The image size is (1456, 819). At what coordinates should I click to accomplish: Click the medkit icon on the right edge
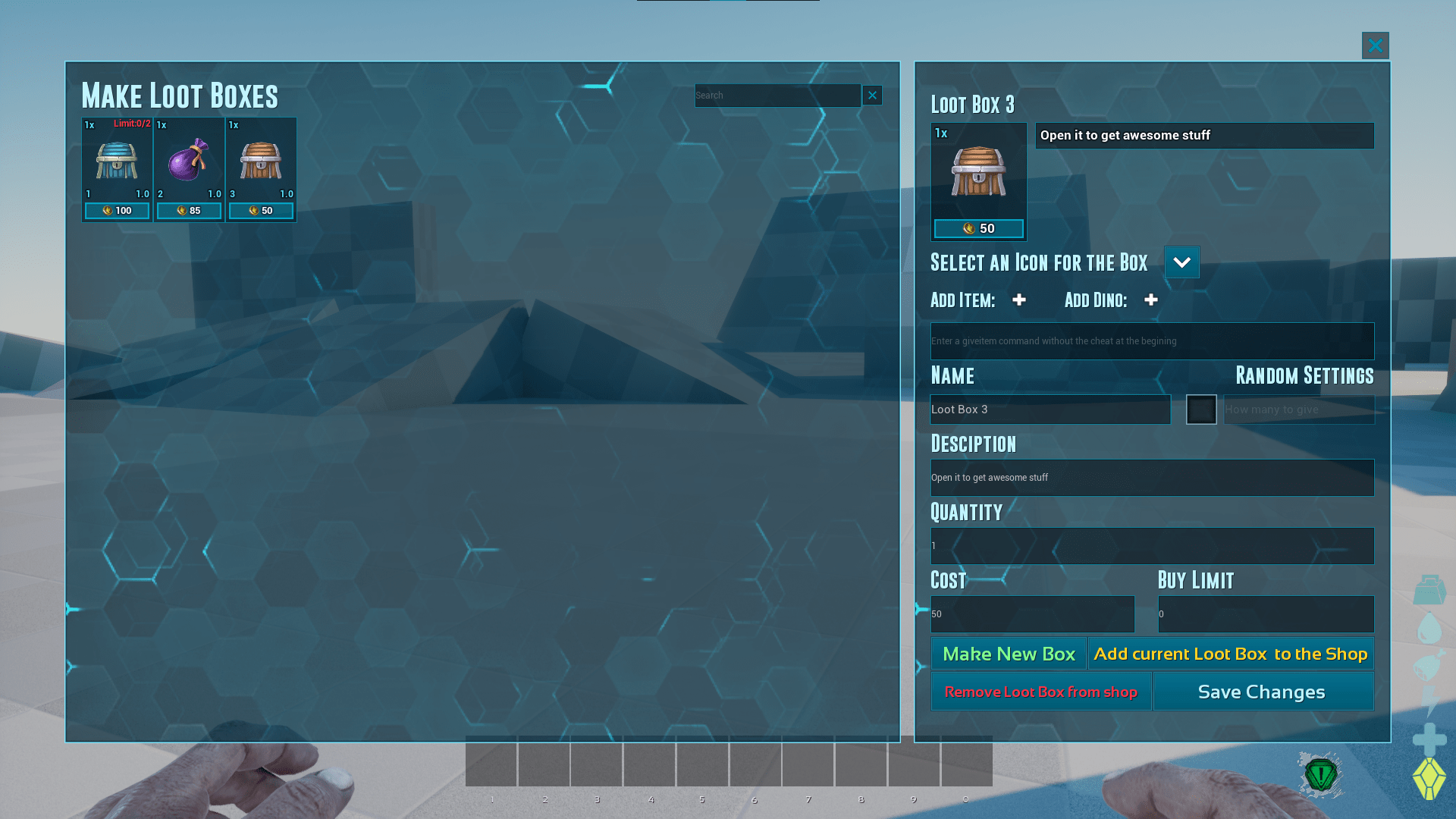tap(1429, 590)
